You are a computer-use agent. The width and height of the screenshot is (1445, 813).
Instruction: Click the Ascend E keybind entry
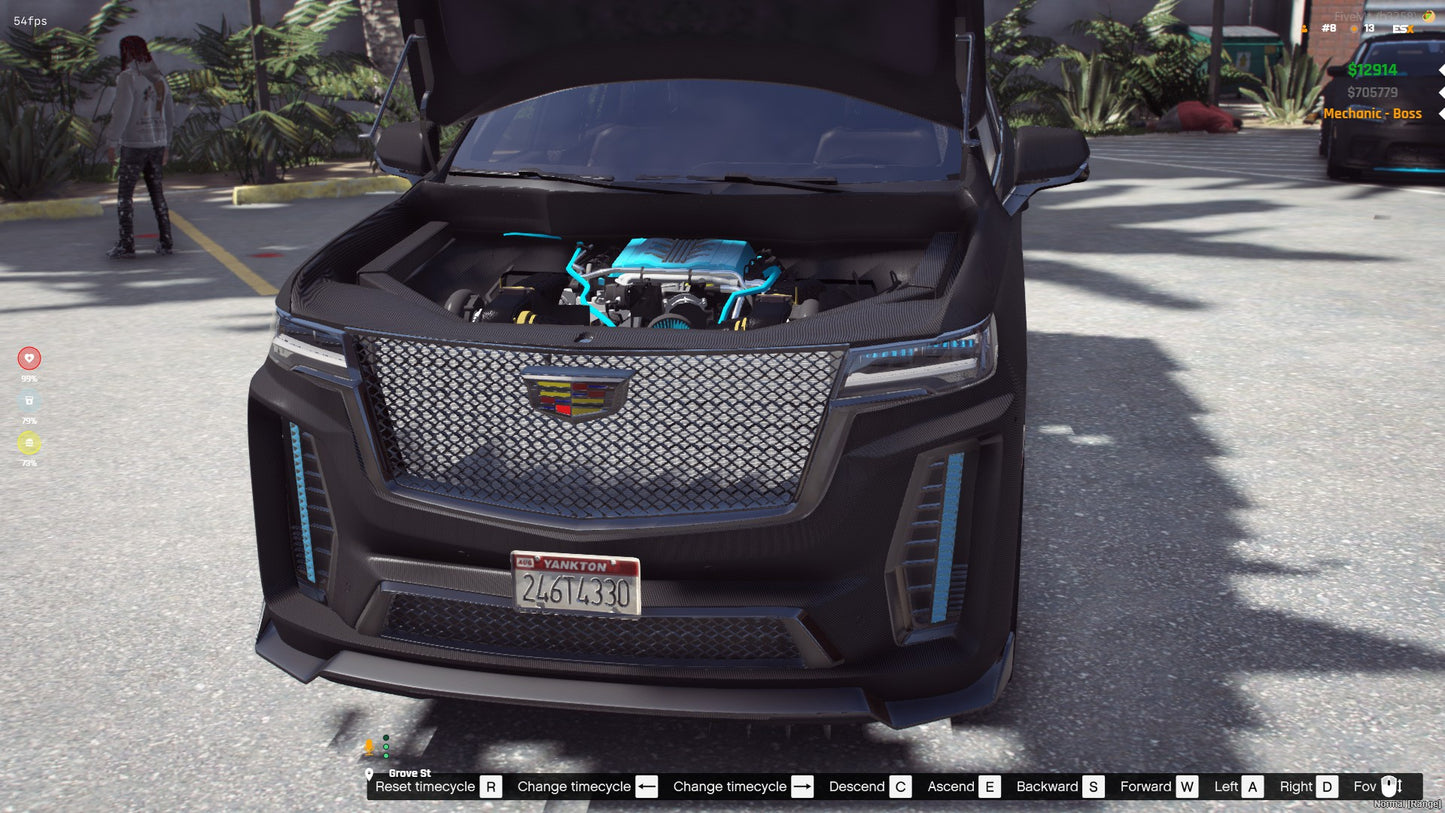(961, 786)
